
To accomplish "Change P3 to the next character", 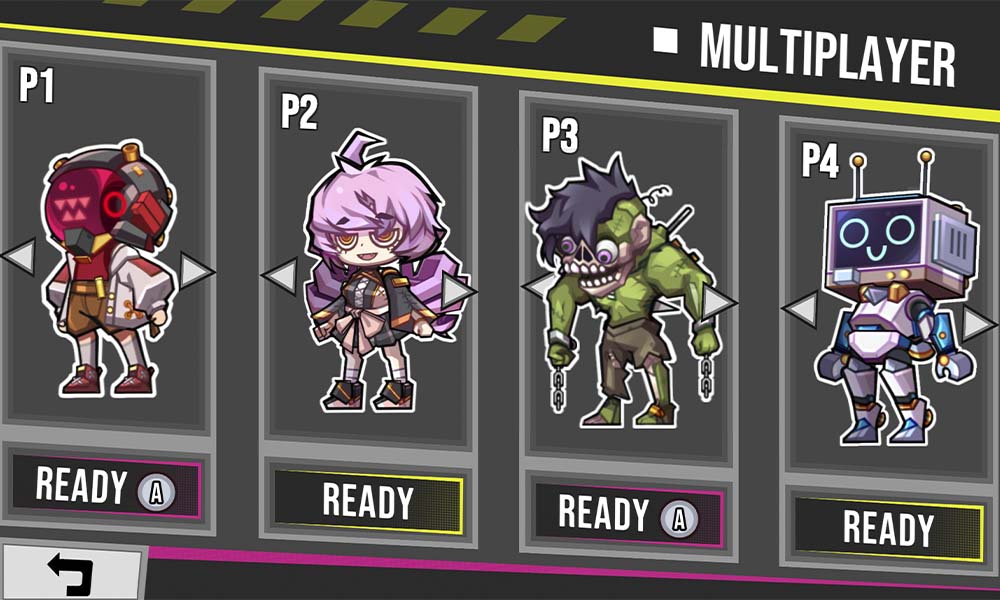I will (x=719, y=301).
